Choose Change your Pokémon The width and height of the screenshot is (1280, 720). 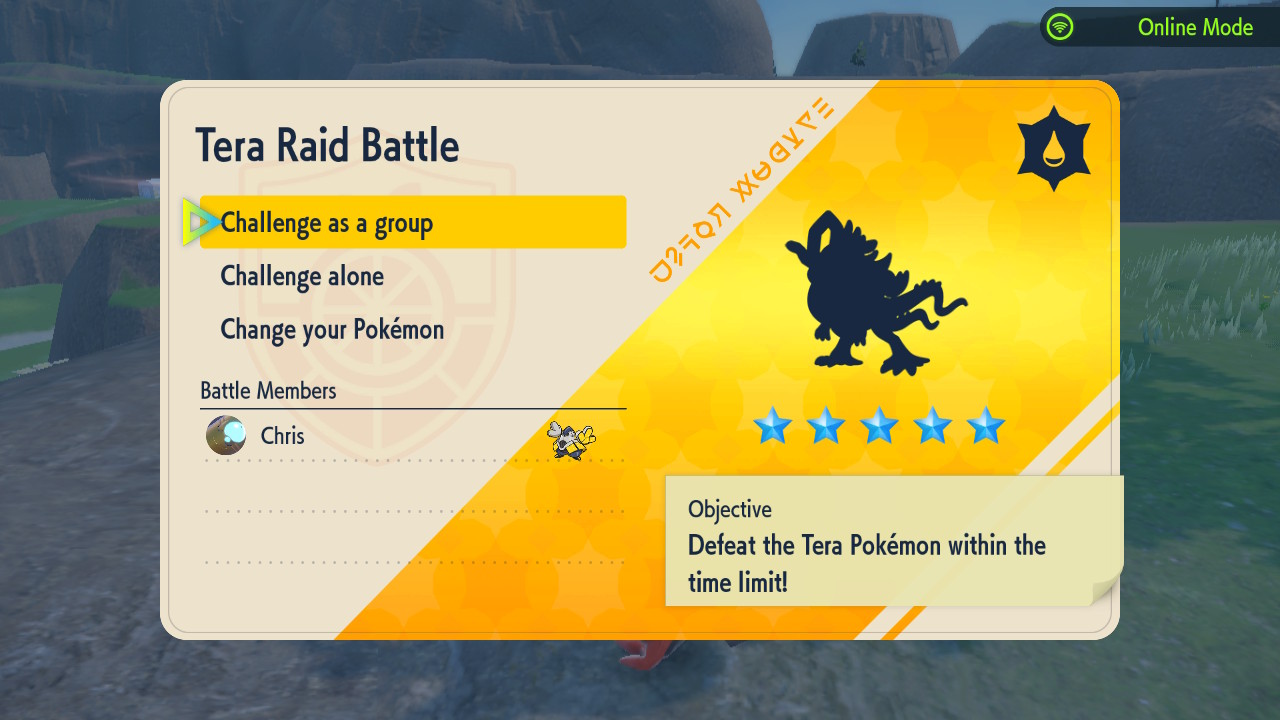331,329
